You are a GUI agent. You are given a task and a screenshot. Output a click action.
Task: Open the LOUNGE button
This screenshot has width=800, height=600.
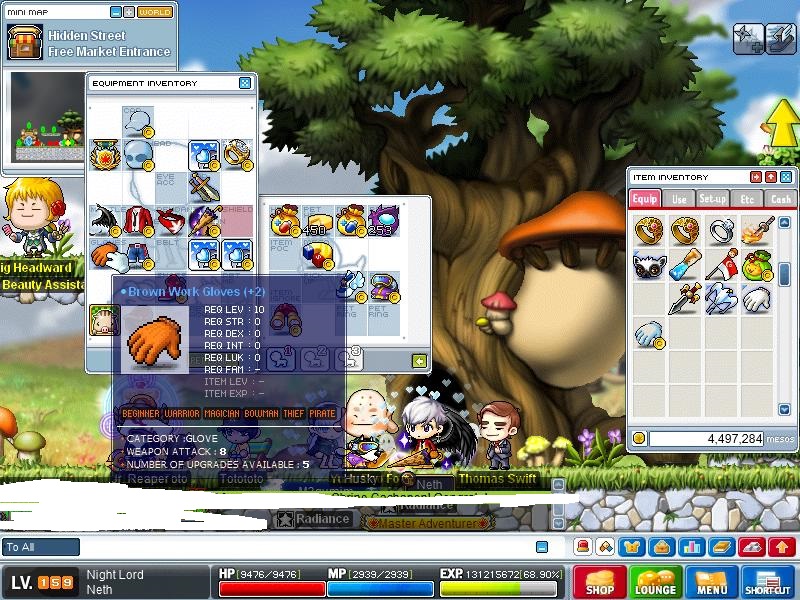coord(655,582)
